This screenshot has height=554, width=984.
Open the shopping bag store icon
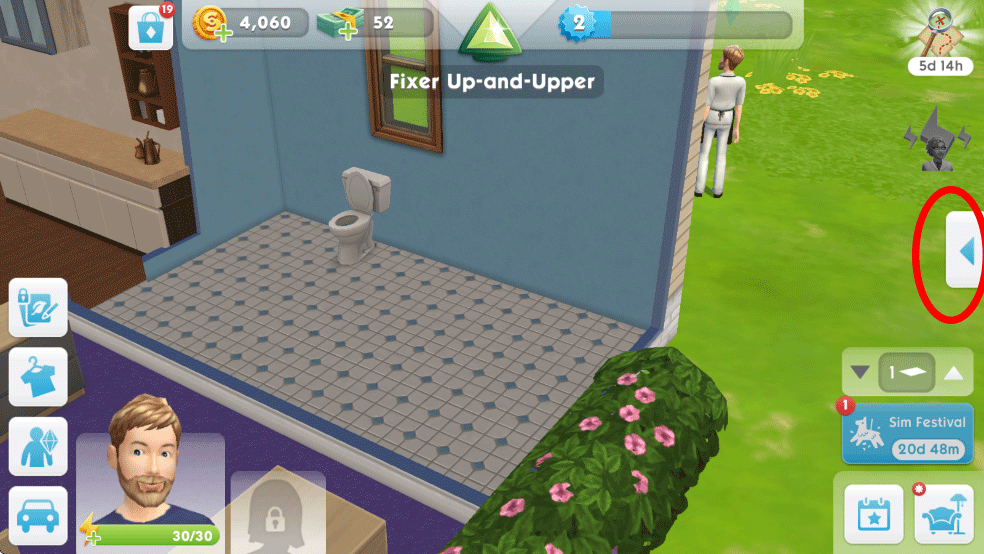click(151, 28)
